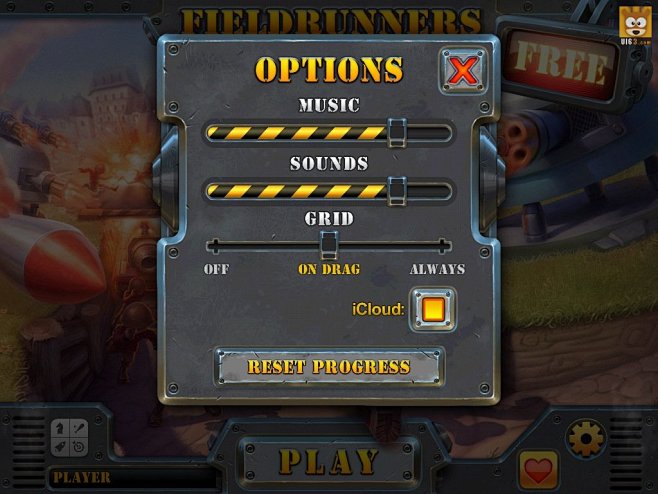Tap the heart icon button
658x494 pixels.
(539, 470)
